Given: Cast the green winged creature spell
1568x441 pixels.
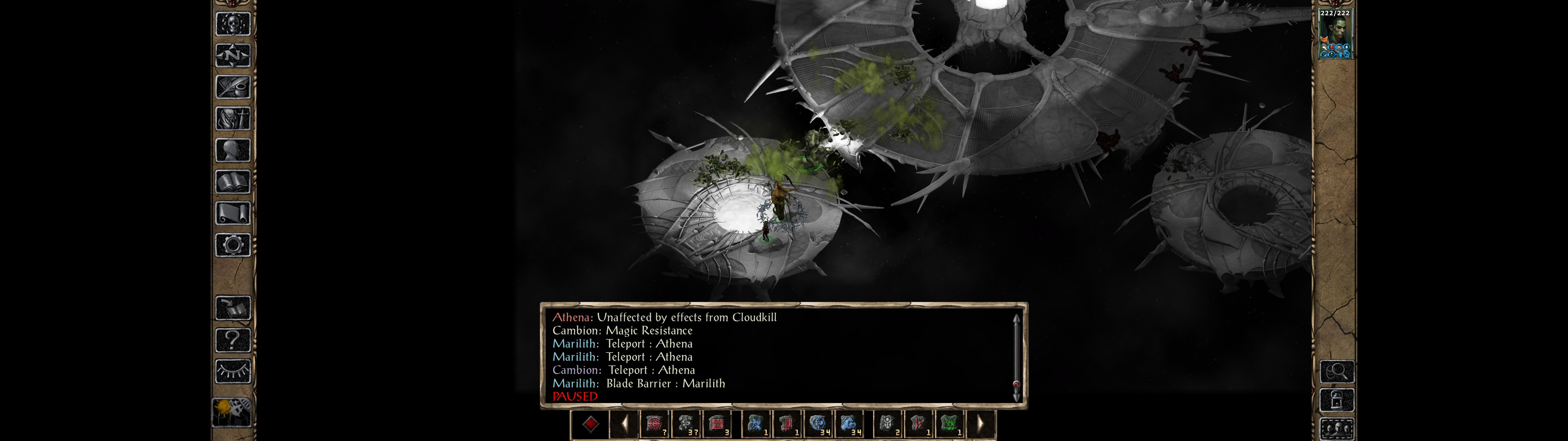Looking at the screenshot, I should 949,424.
